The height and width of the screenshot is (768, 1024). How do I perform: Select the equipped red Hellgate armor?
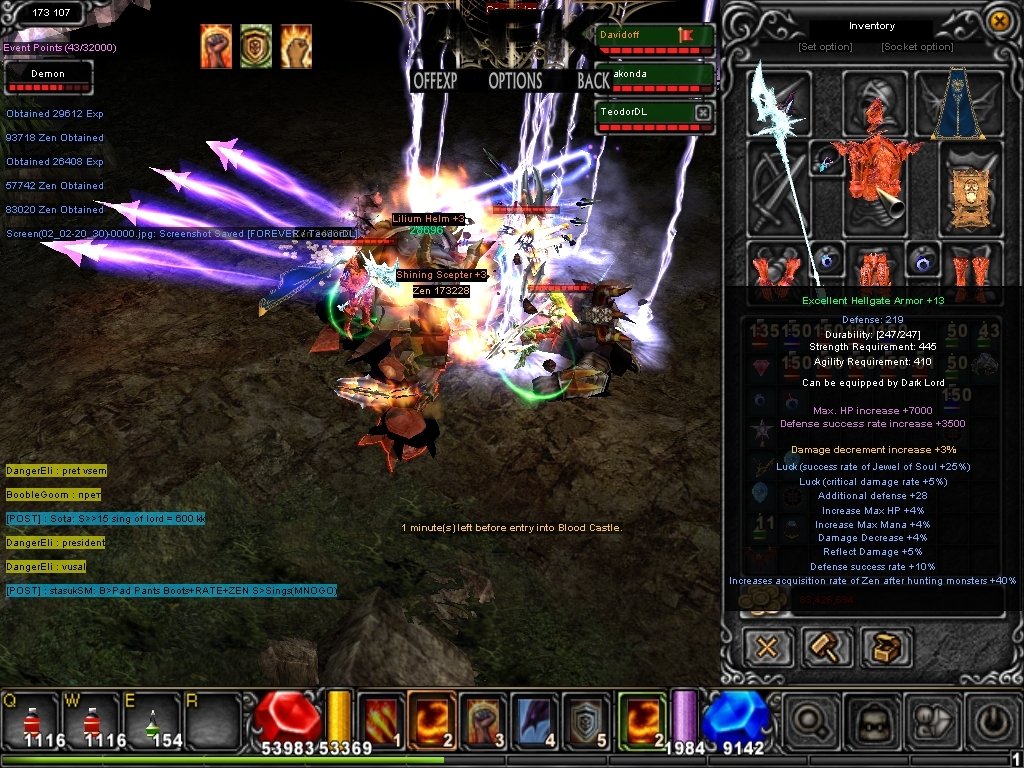click(872, 177)
